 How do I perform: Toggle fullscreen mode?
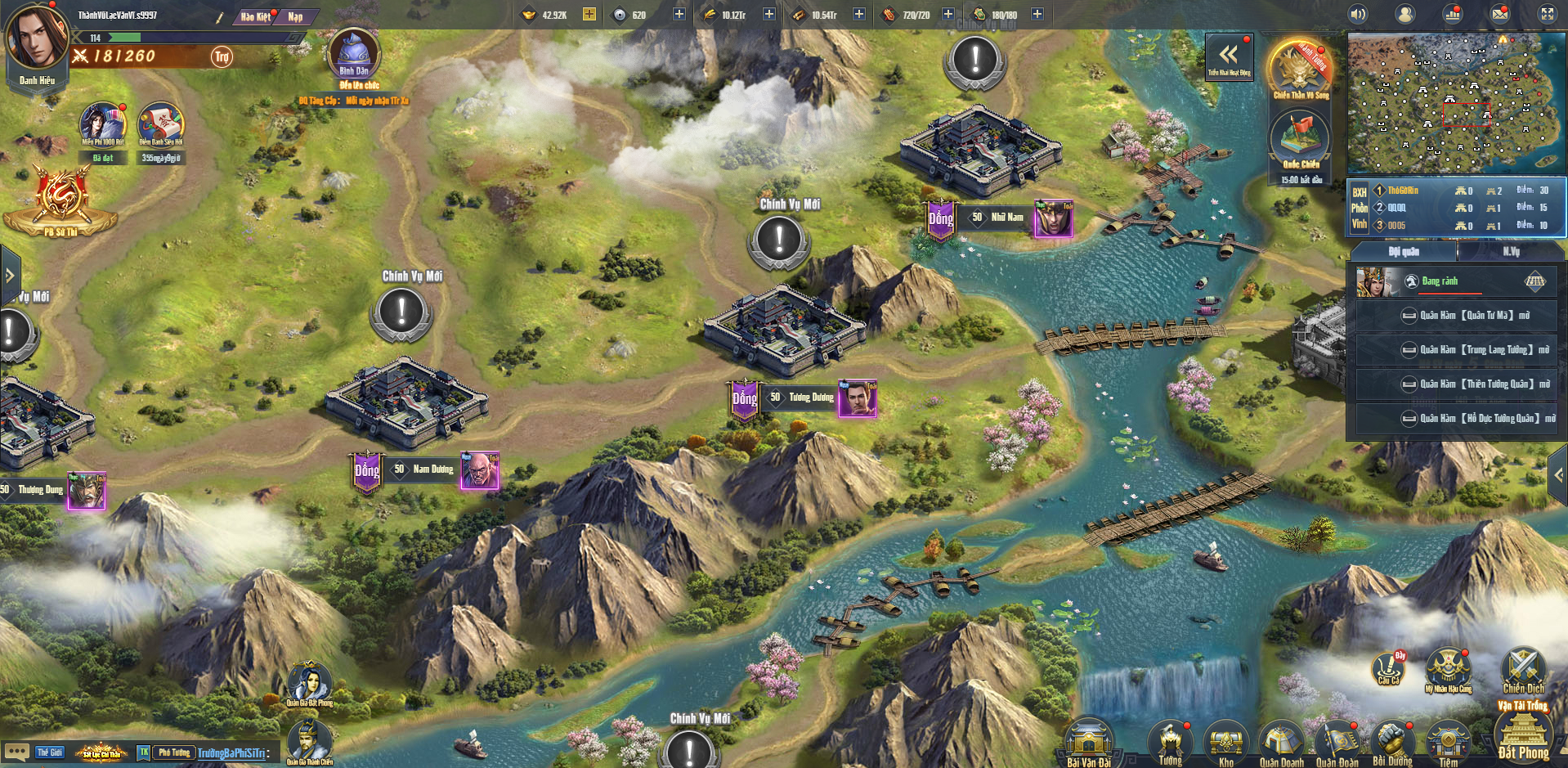point(1548,14)
